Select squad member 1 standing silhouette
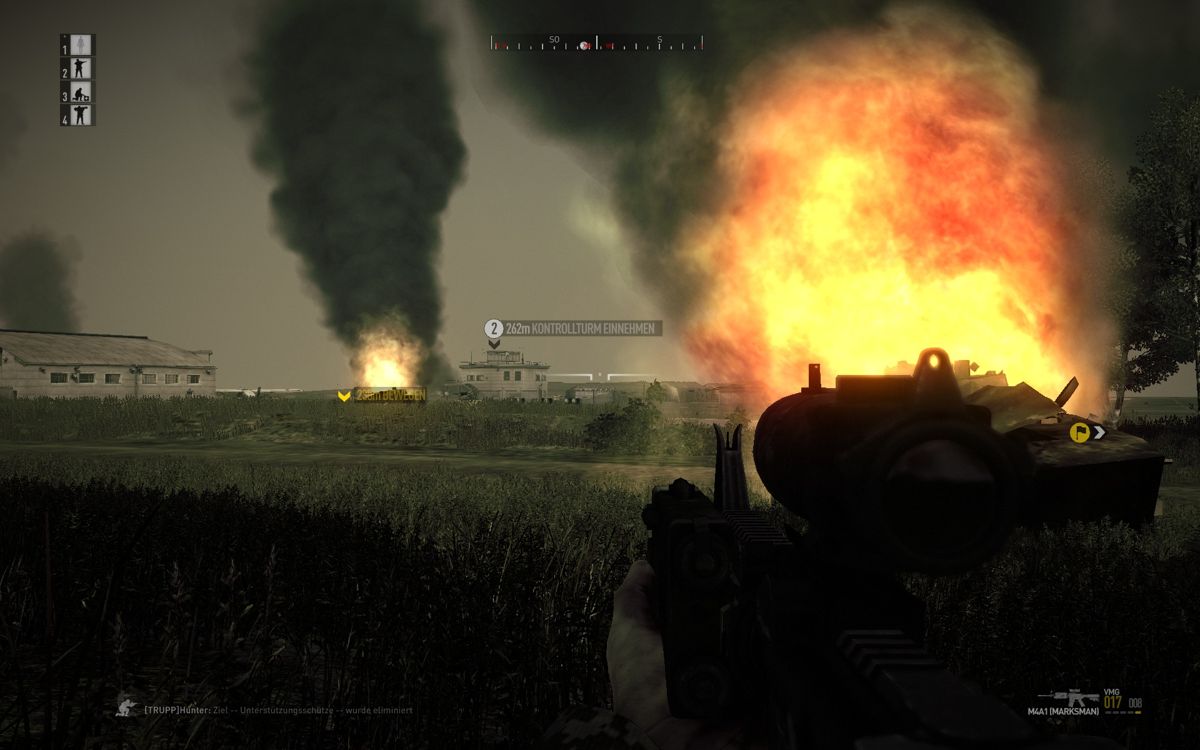This screenshot has height=750, width=1200. [82, 45]
